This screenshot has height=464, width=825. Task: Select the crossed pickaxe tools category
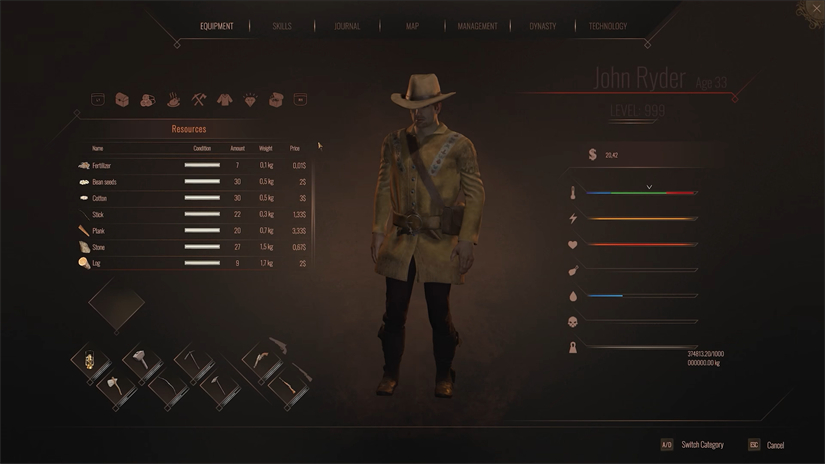point(198,100)
